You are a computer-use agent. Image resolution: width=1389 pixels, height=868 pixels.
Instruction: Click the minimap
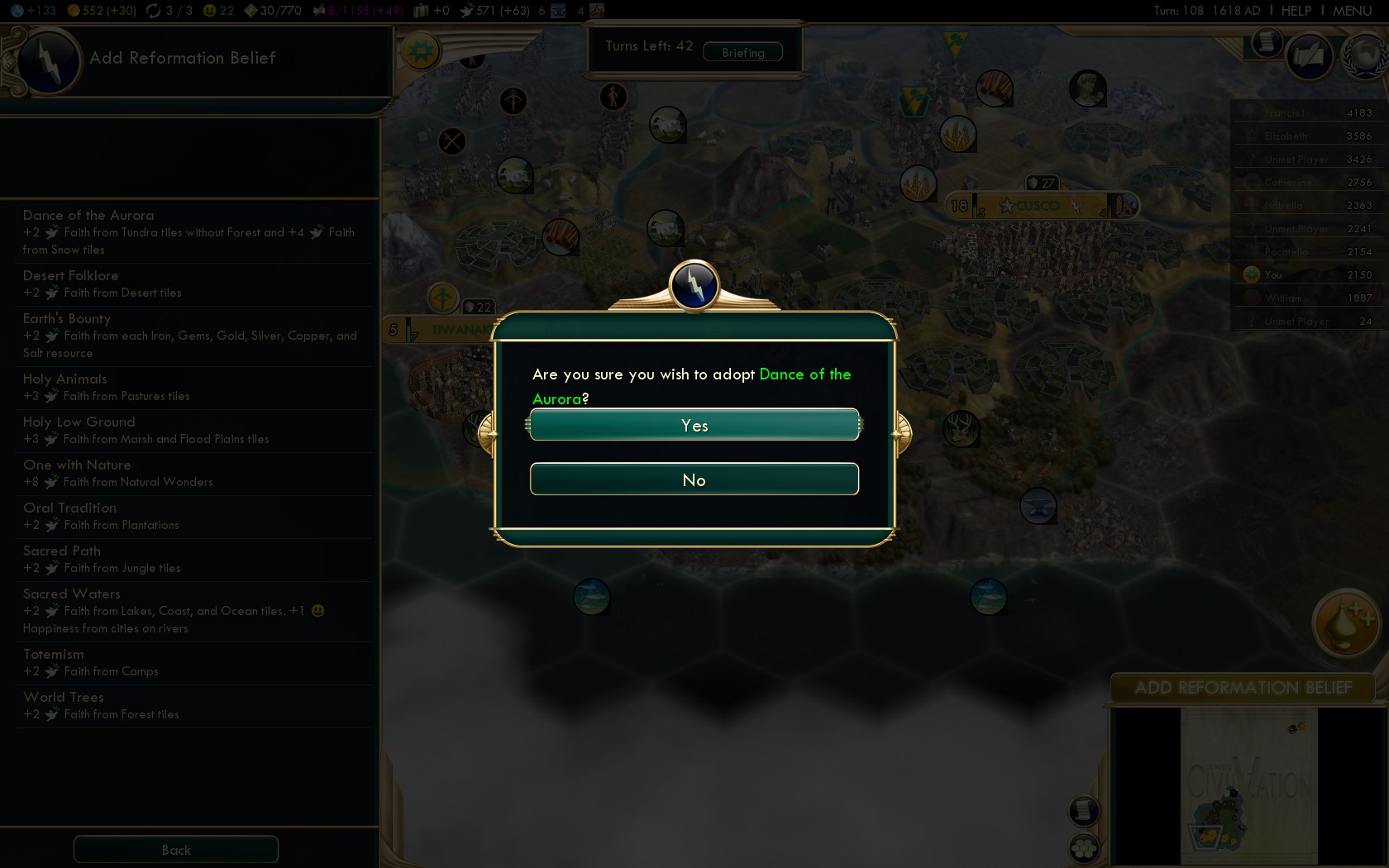pyautogui.click(x=1248, y=785)
